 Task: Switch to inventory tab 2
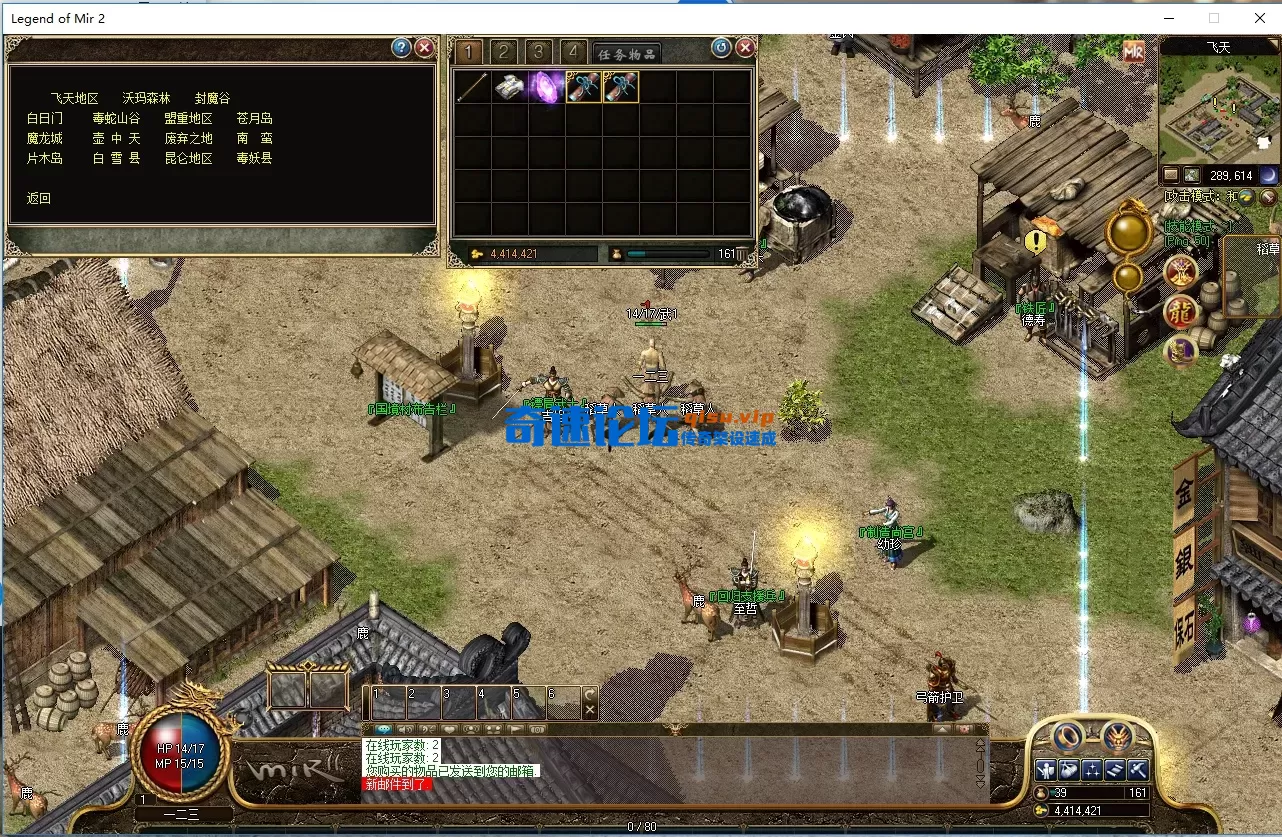pos(503,52)
